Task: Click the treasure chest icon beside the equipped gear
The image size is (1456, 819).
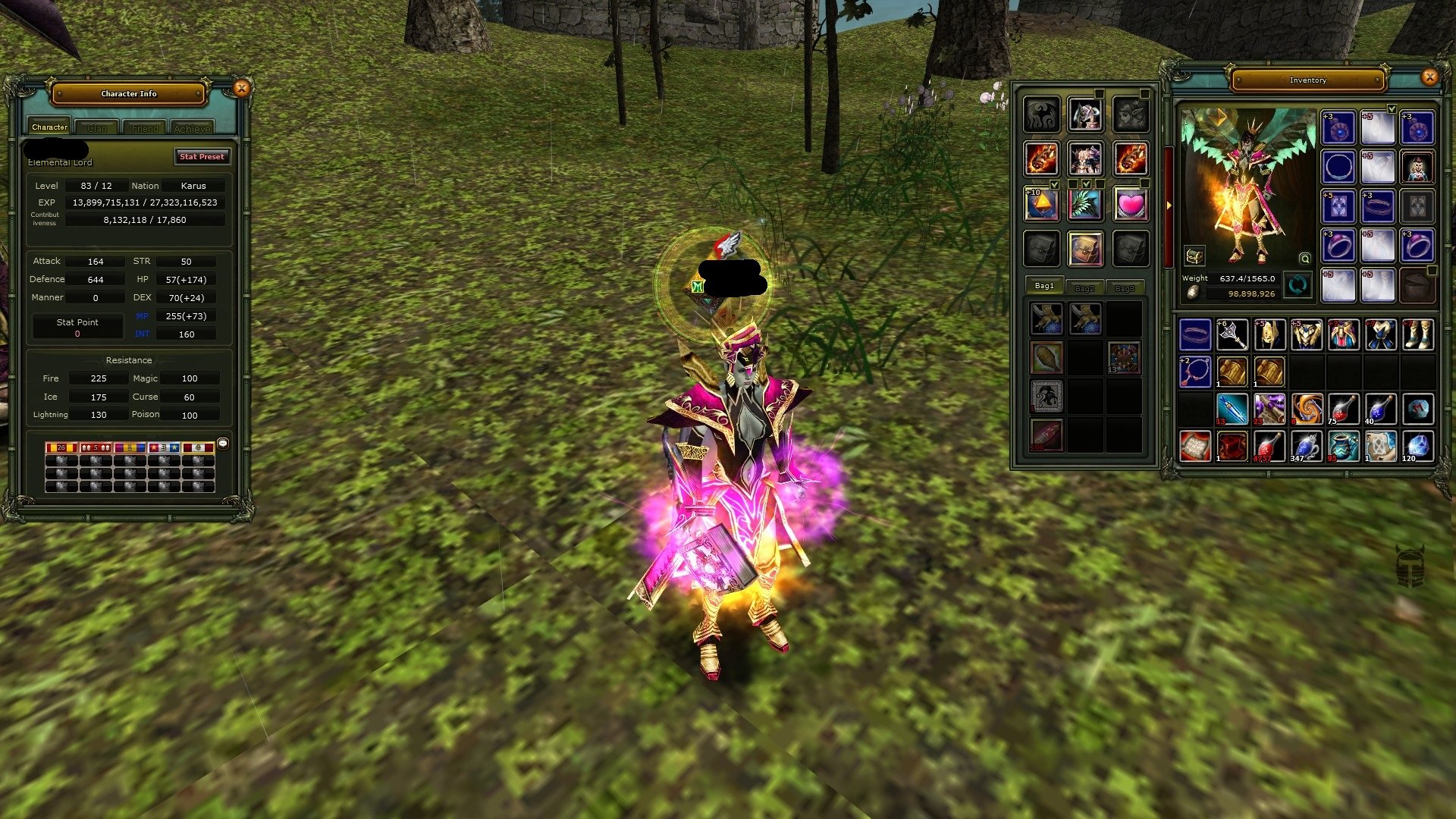Action: (1194, 256)
